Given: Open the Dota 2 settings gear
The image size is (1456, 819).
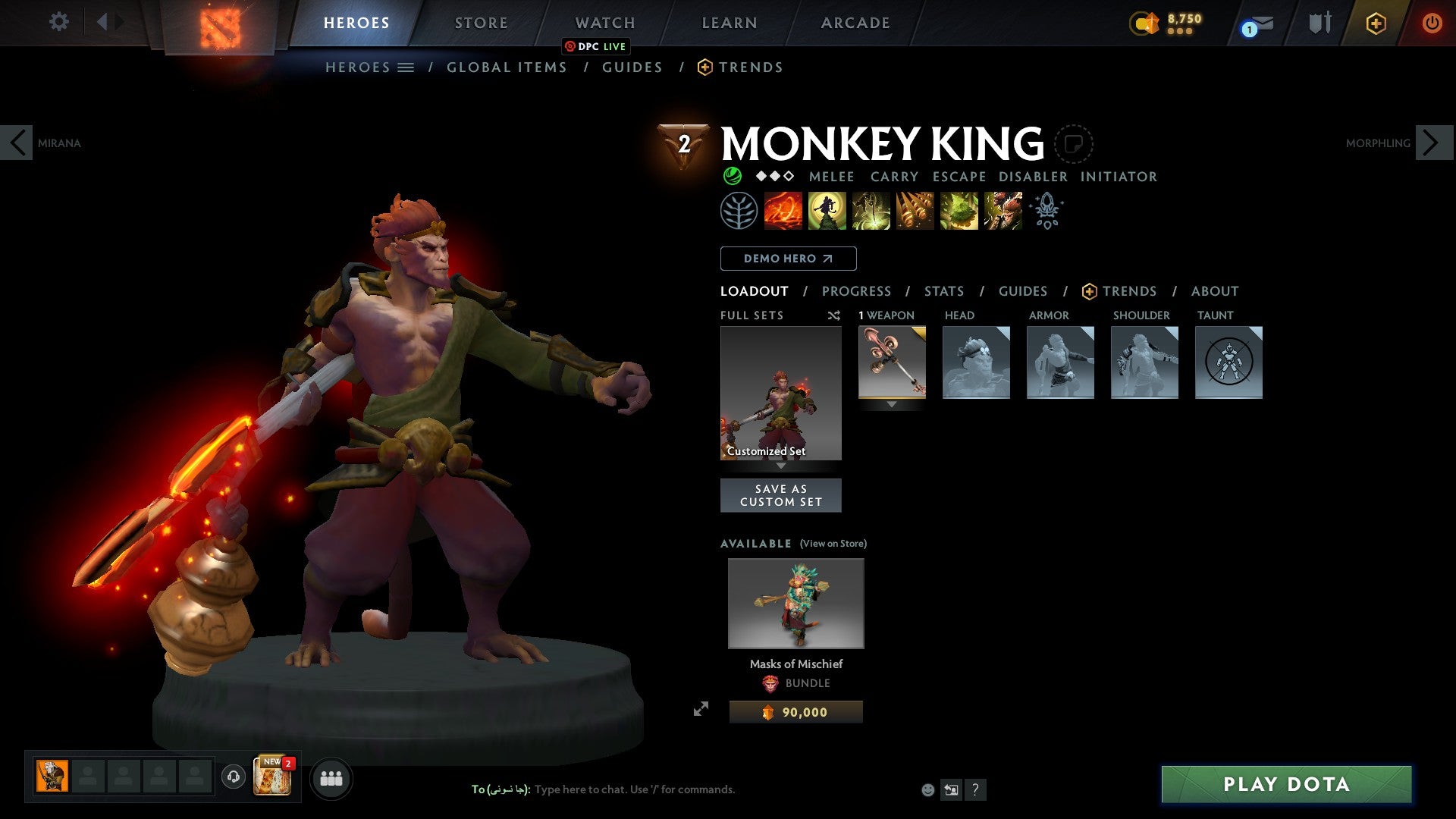Looking at the screenshot, I should [58, 22].
